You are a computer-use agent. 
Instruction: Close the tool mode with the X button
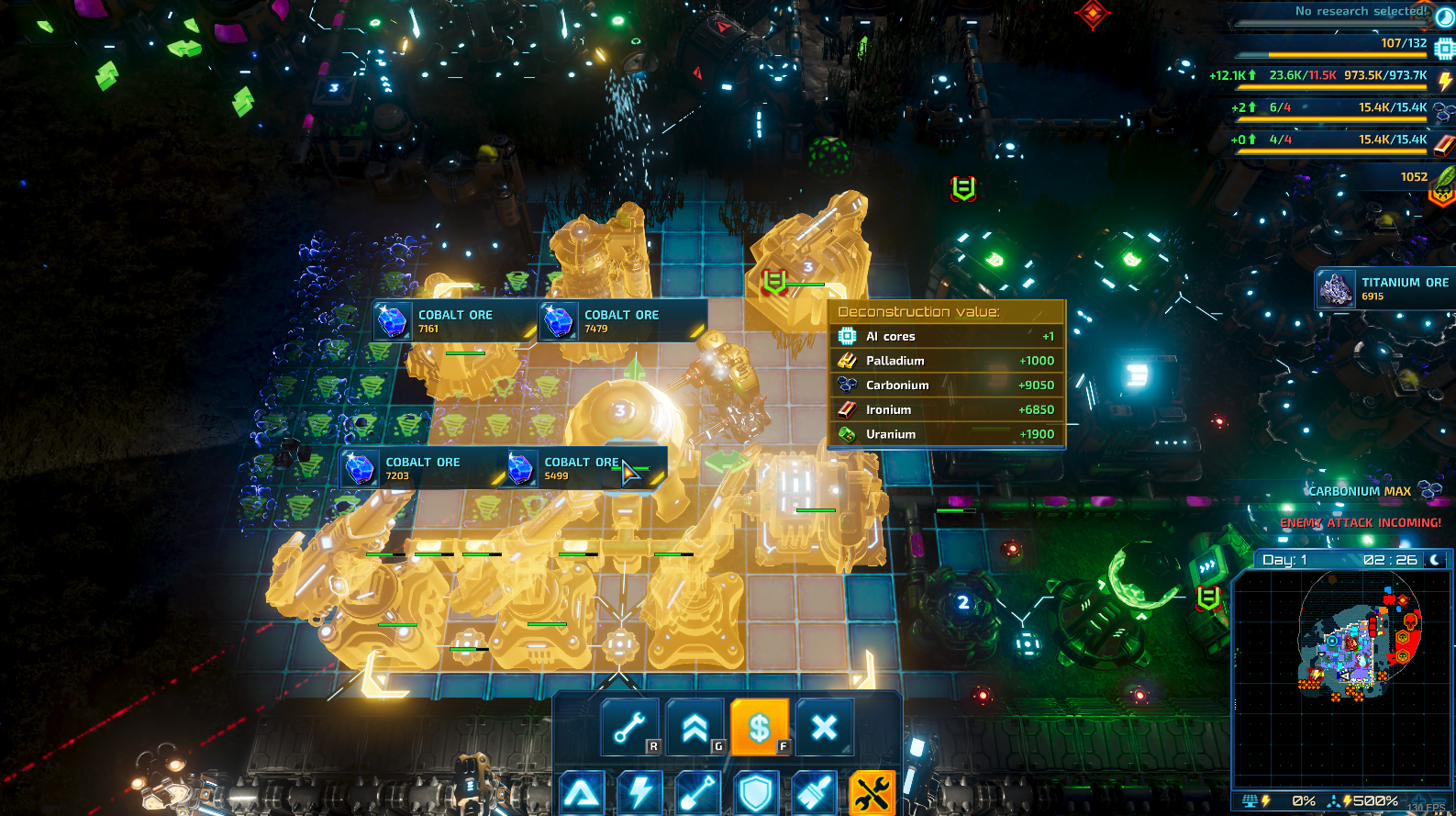click(x=824, y=727)
